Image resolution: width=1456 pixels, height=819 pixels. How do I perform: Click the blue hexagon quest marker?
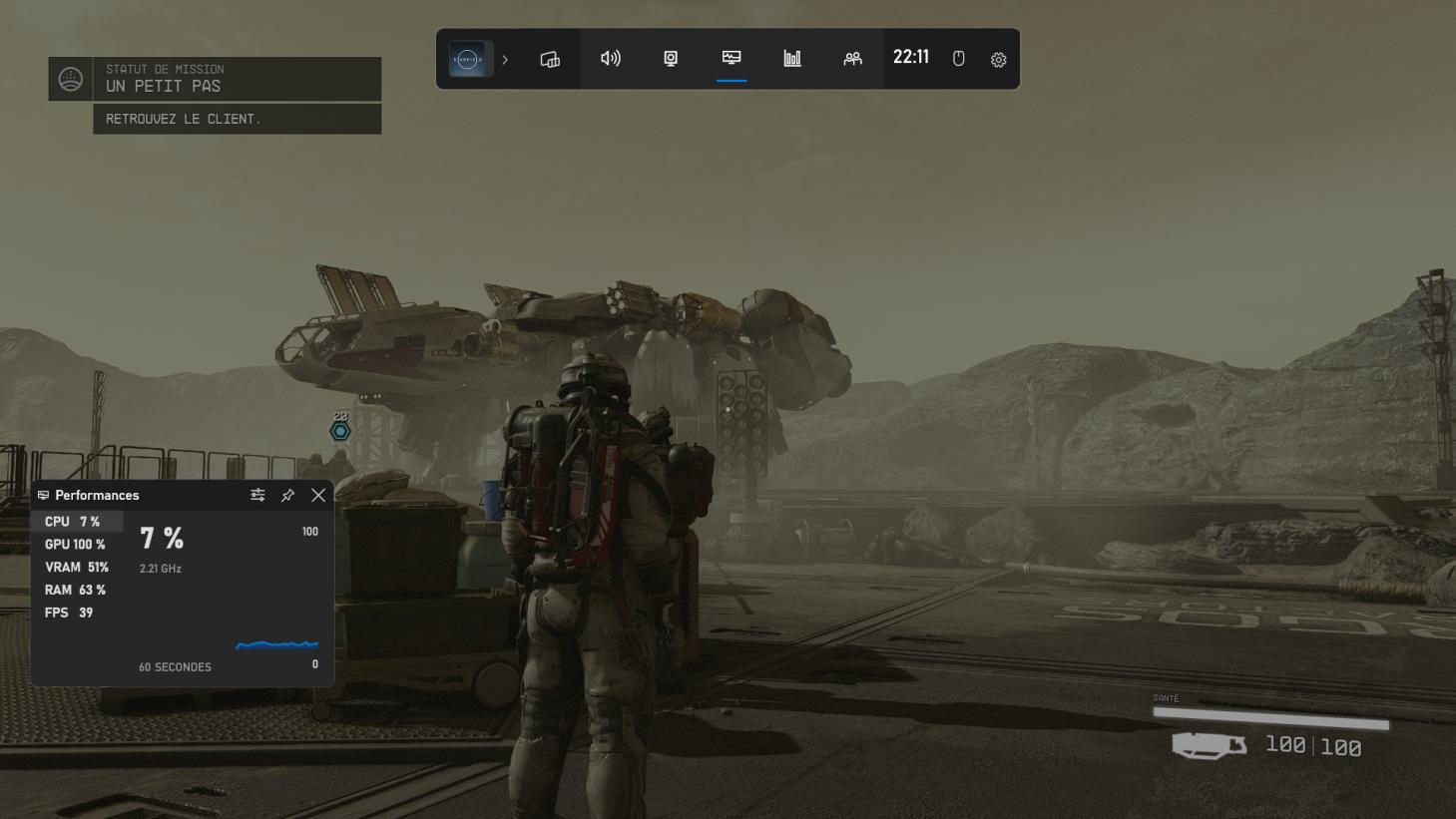point(340,431)
